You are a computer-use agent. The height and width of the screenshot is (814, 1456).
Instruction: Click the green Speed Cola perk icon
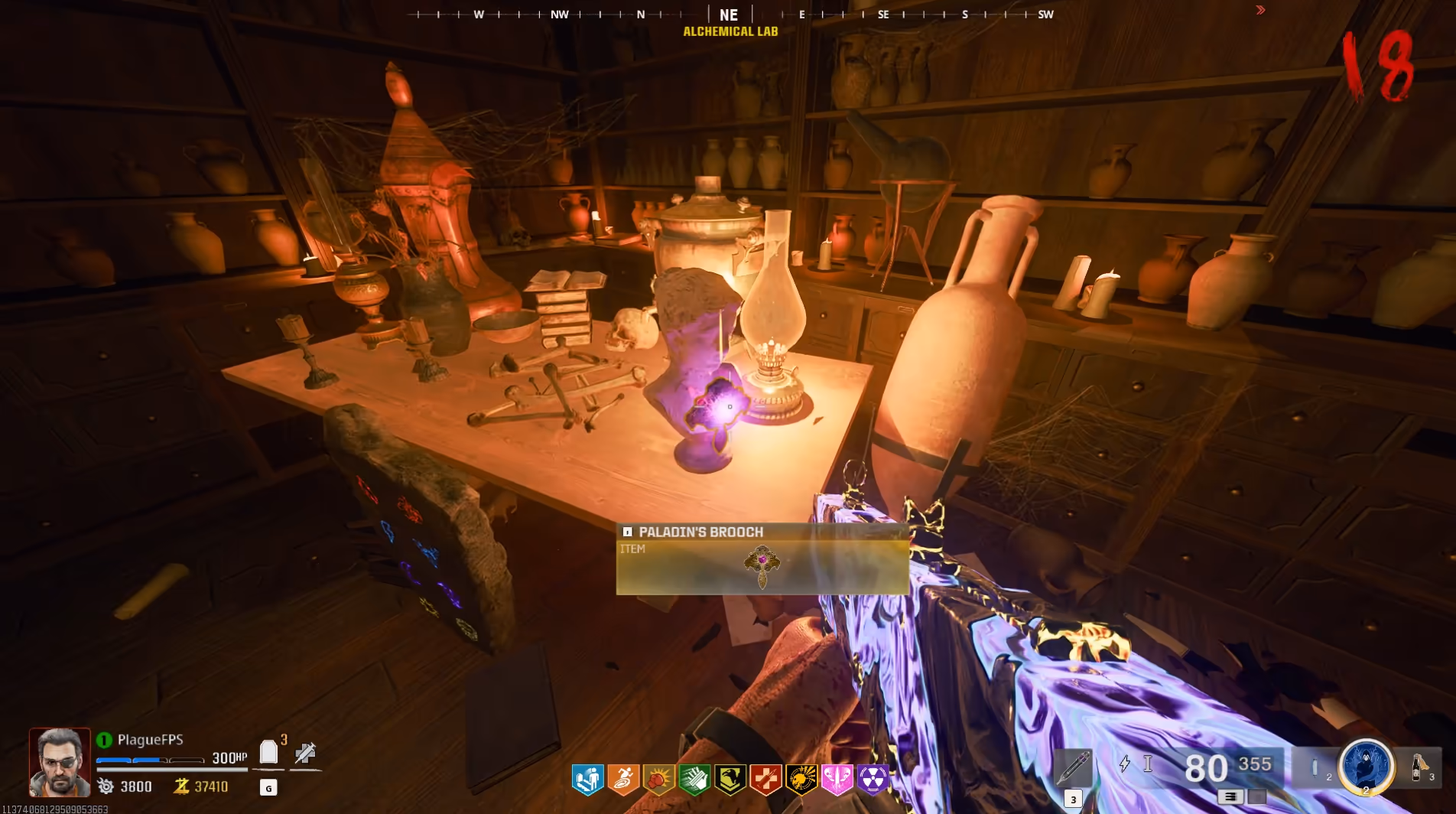(x=694, y=780)
